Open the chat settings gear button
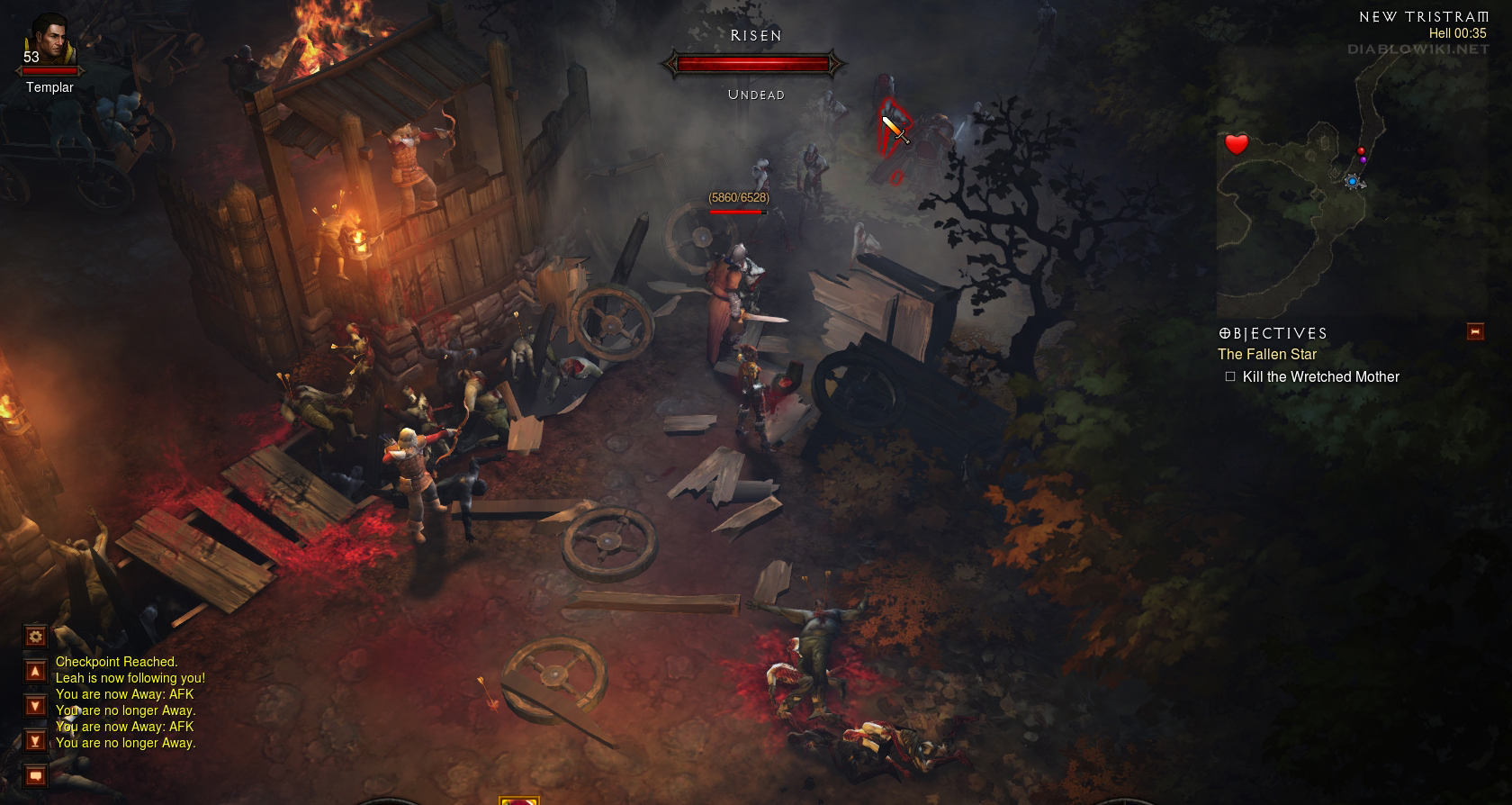The image size is (1512, 805). pos(35,637)
